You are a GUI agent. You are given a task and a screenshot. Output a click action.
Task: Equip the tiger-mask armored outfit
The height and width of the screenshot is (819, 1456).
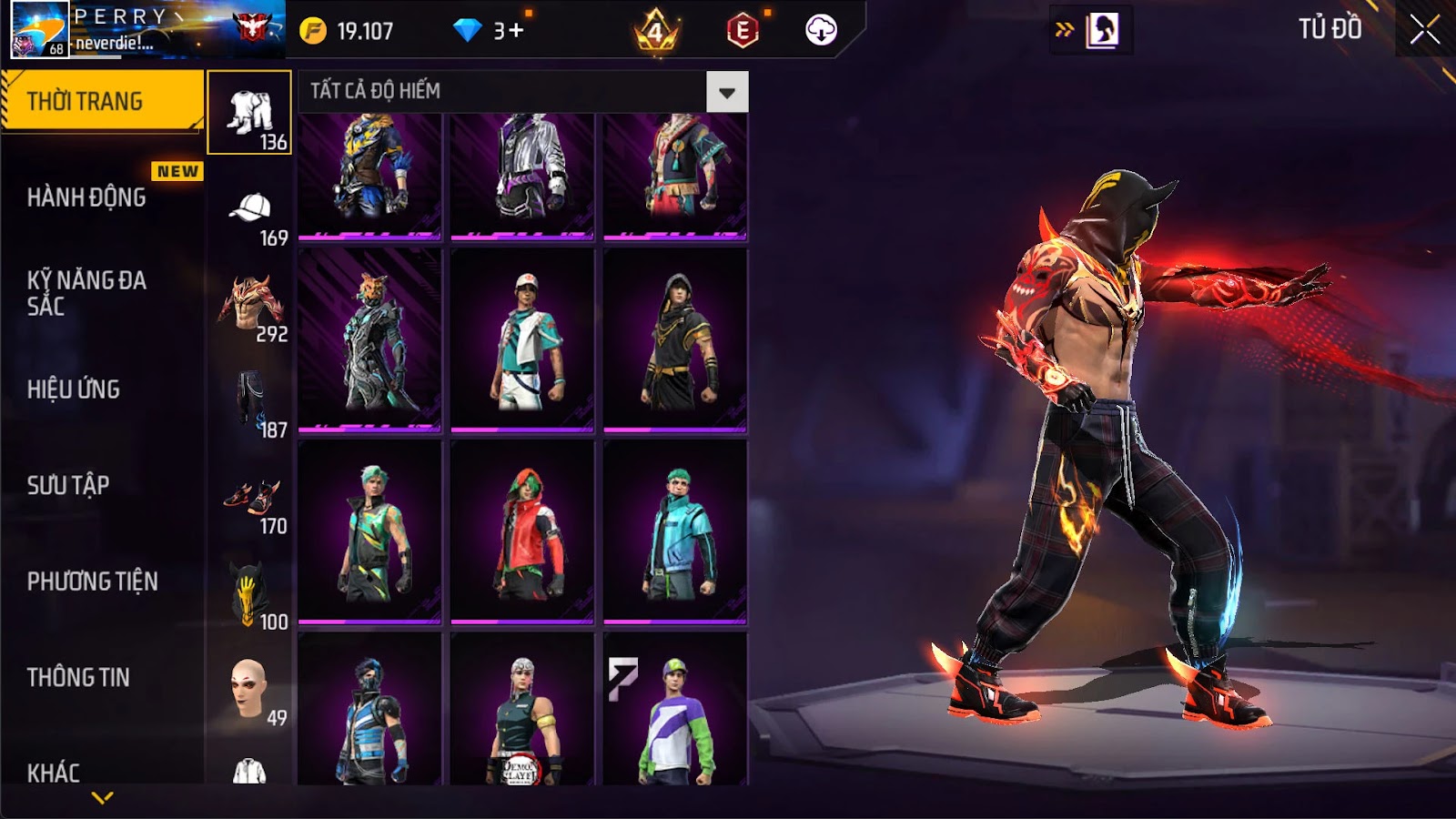[369, 340]
